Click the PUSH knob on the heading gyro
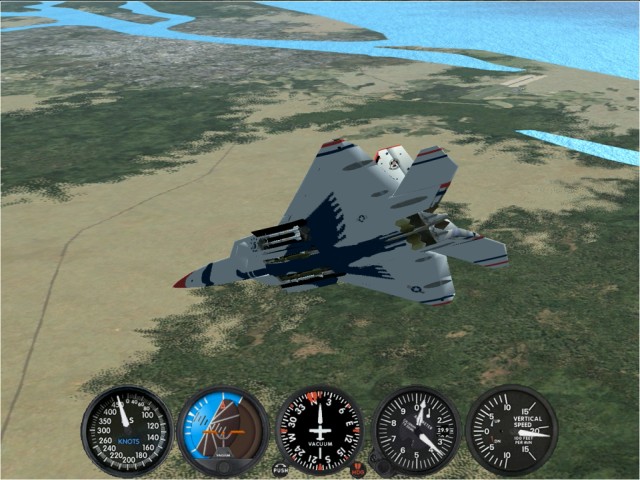The image size is (640, 480). (x=280, y=467)
